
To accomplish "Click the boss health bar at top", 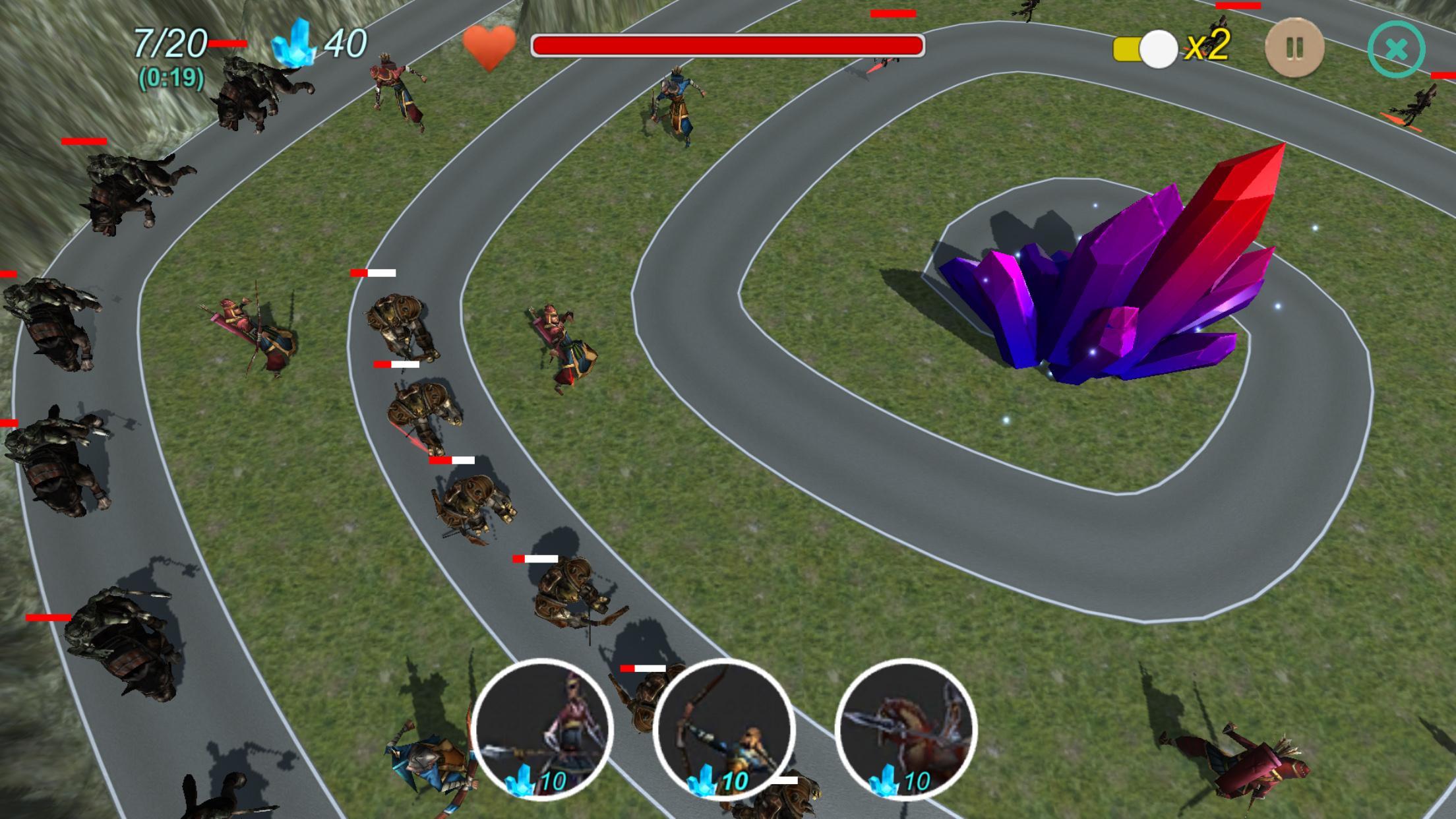I will pyautogui.click(x=729, y=45).
